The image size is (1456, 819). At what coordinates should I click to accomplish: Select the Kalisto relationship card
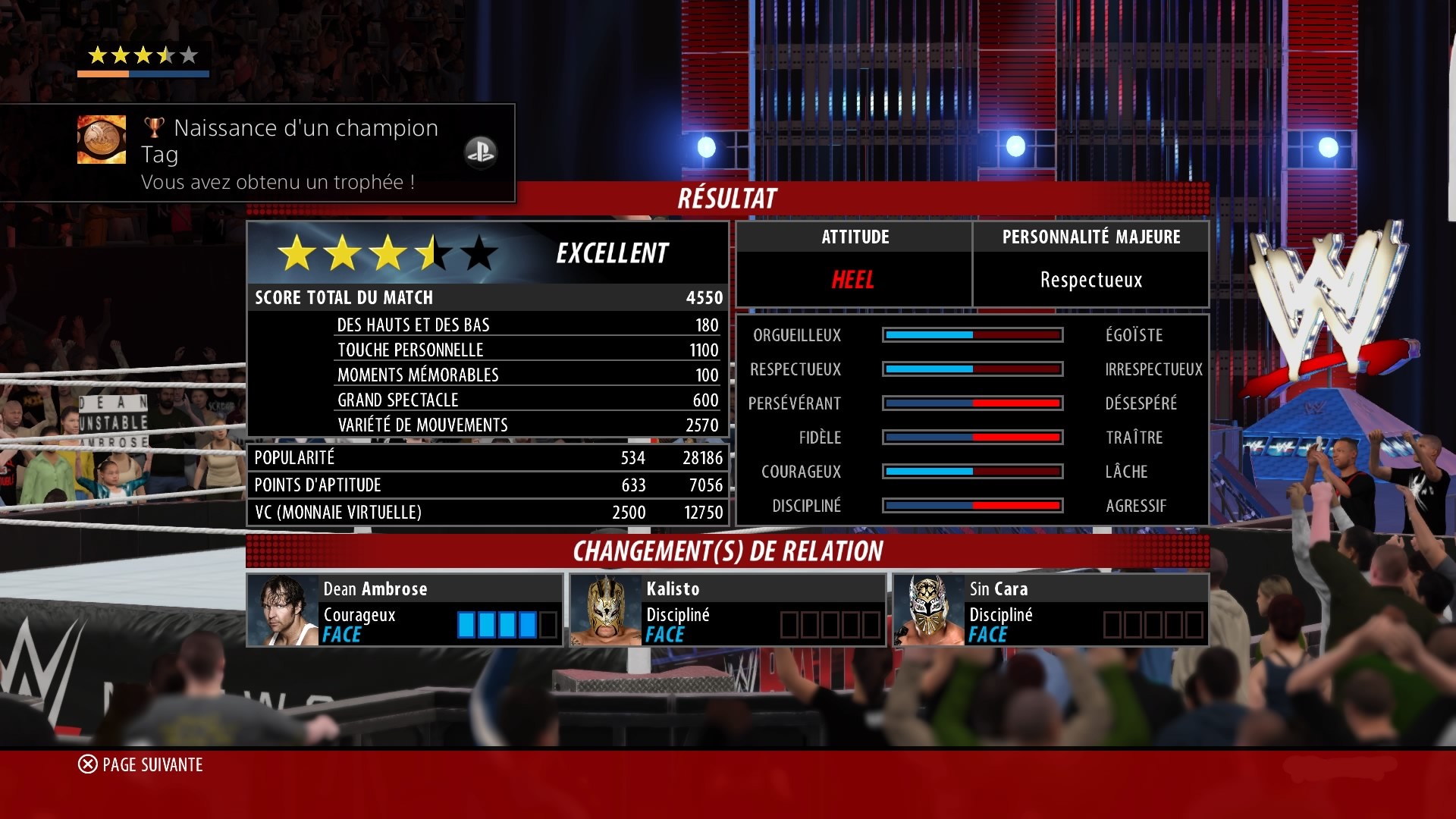click(727, 610)
